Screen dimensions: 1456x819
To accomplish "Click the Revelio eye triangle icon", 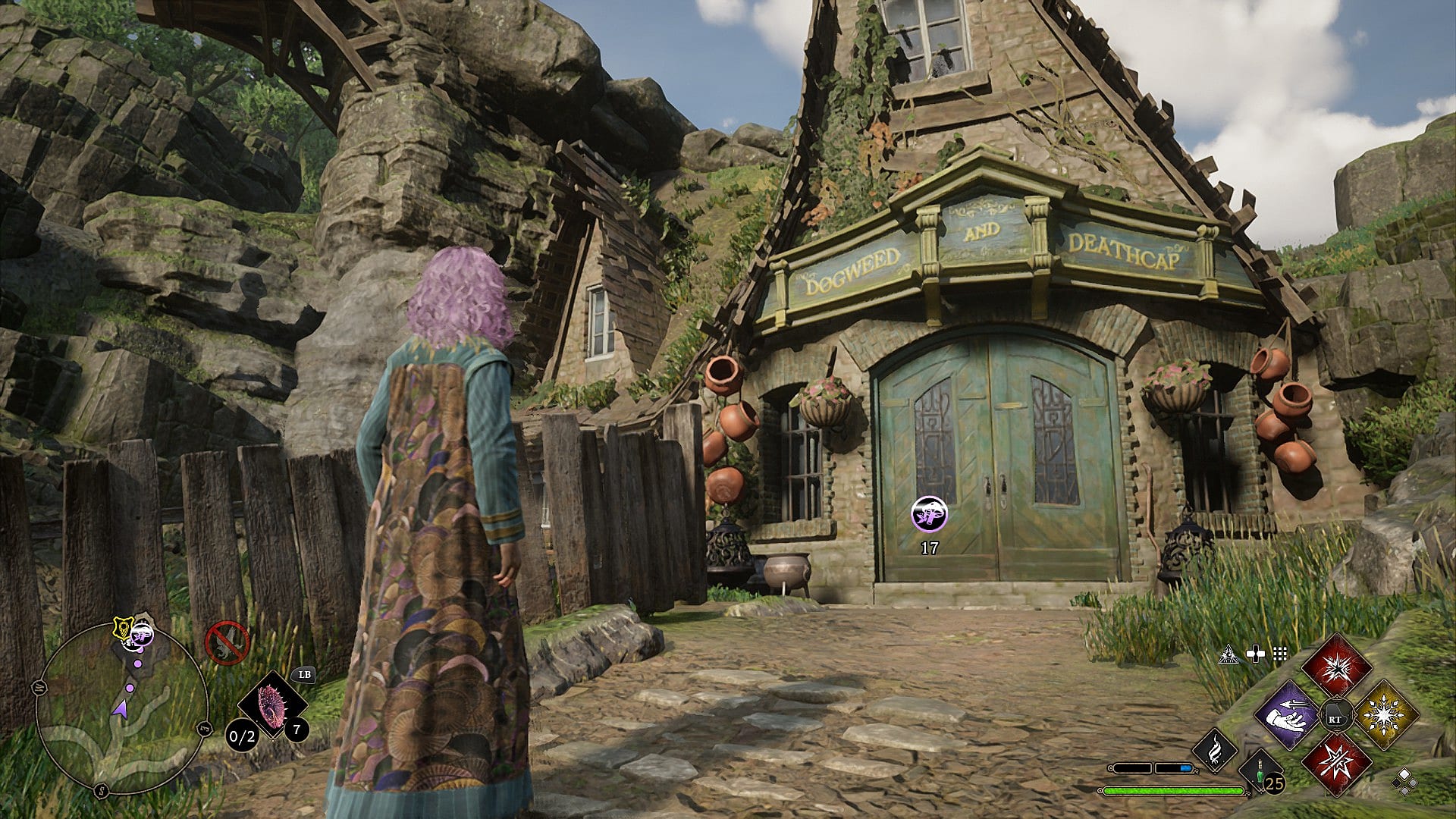I will pos(1228,654).
